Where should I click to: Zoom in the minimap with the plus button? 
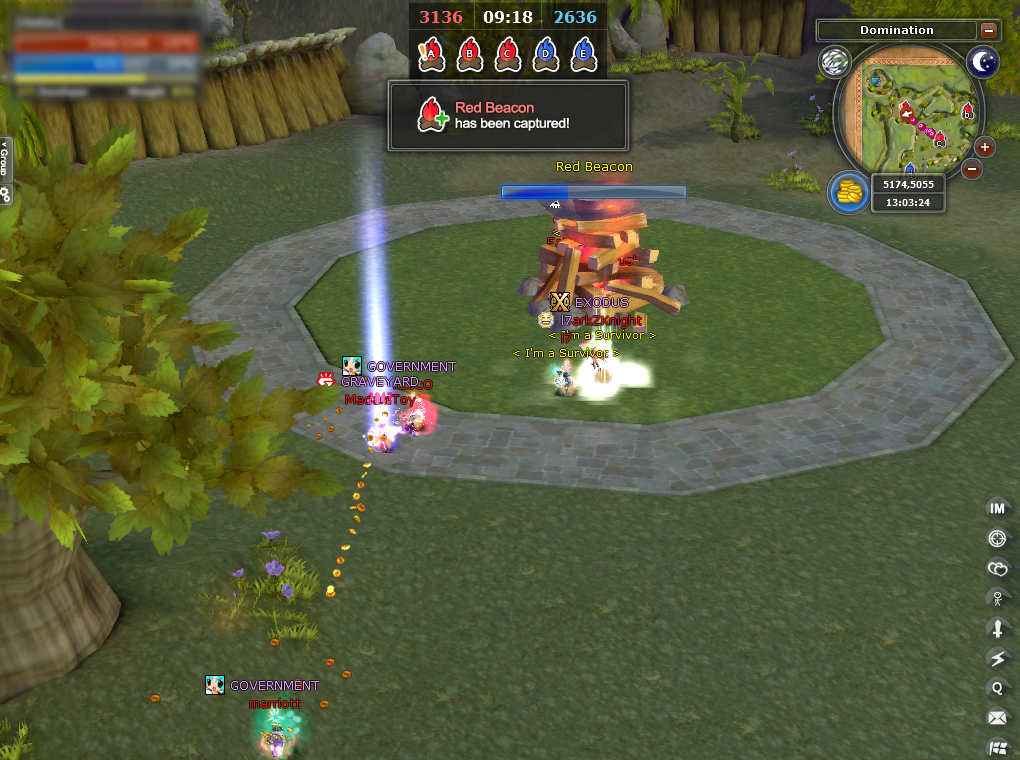(985, 148)
